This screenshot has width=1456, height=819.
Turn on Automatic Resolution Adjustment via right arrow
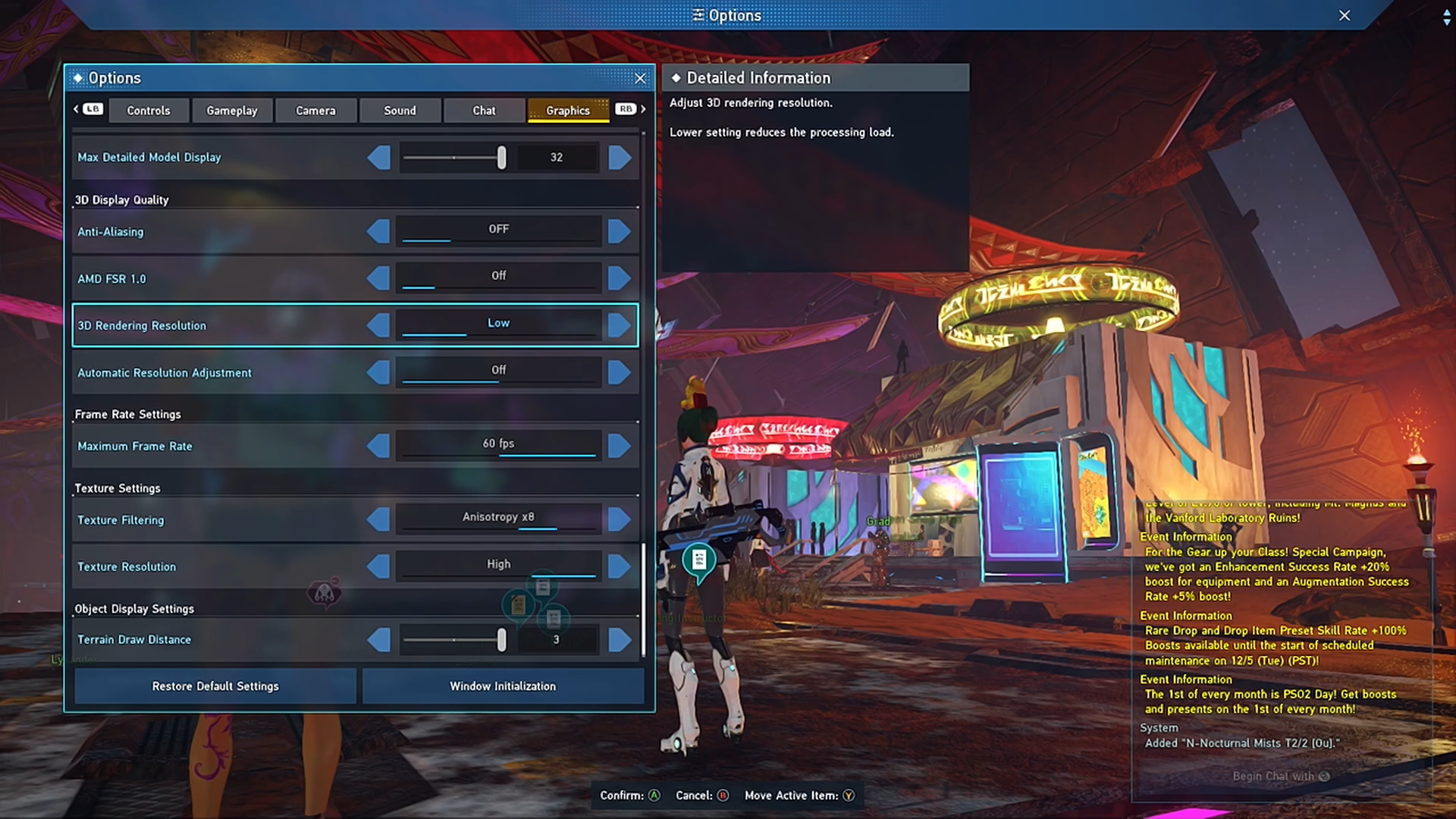tap(619, 372)
